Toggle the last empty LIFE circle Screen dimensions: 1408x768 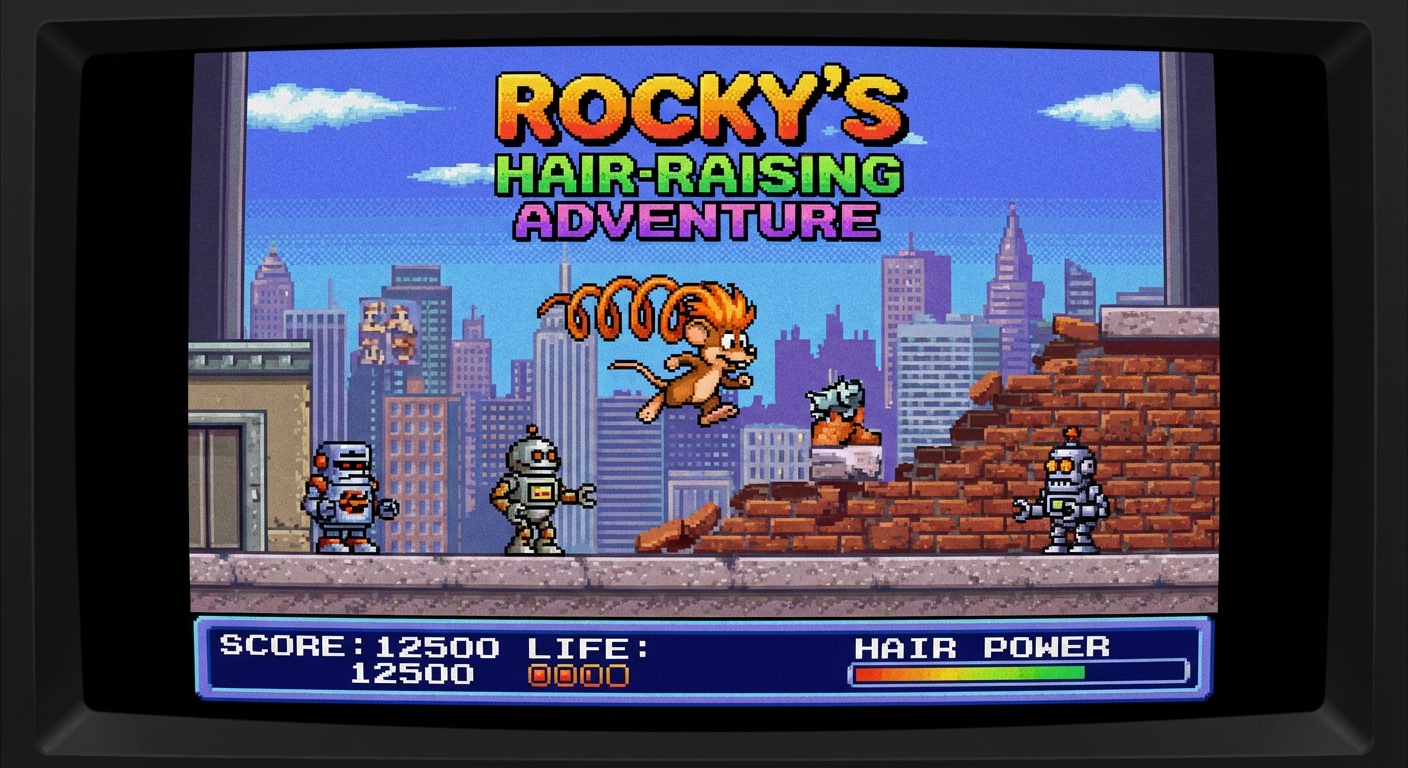point(617,674)
